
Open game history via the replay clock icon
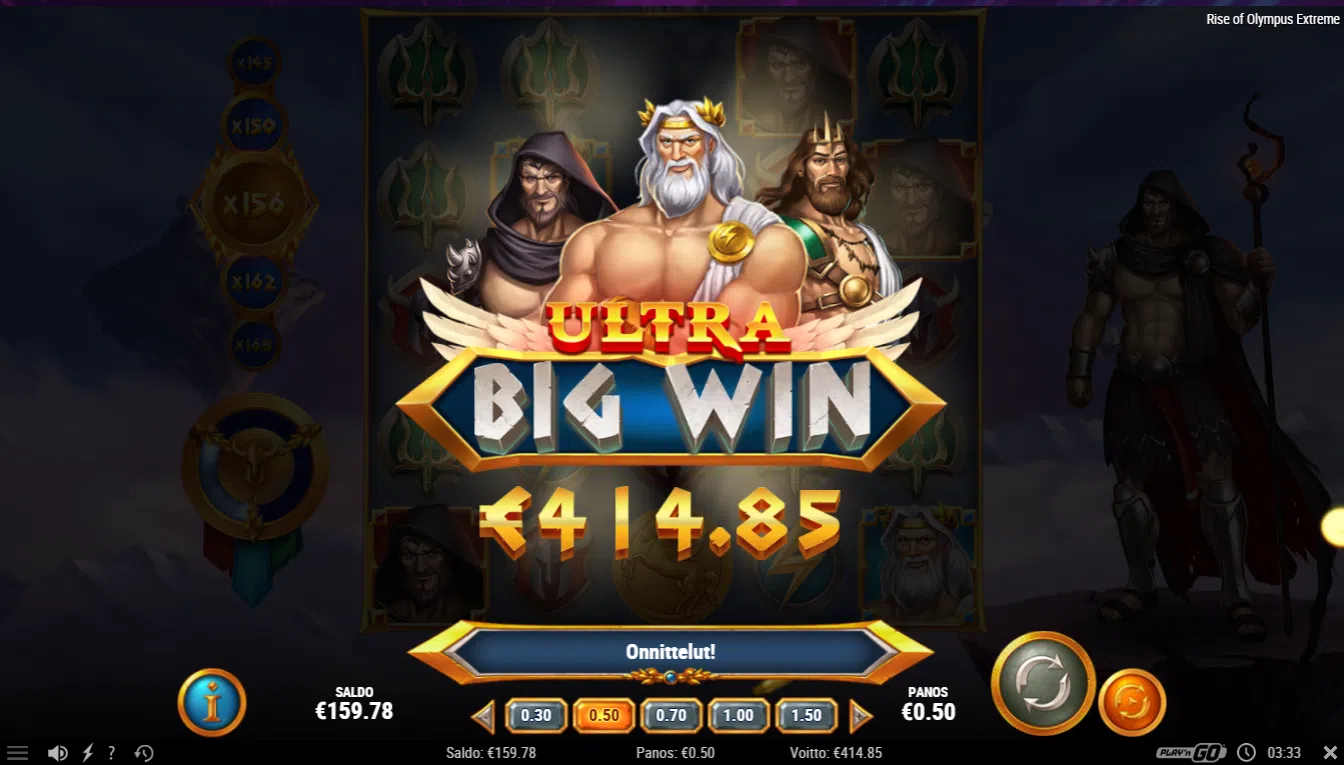click(x=143, y=751)
